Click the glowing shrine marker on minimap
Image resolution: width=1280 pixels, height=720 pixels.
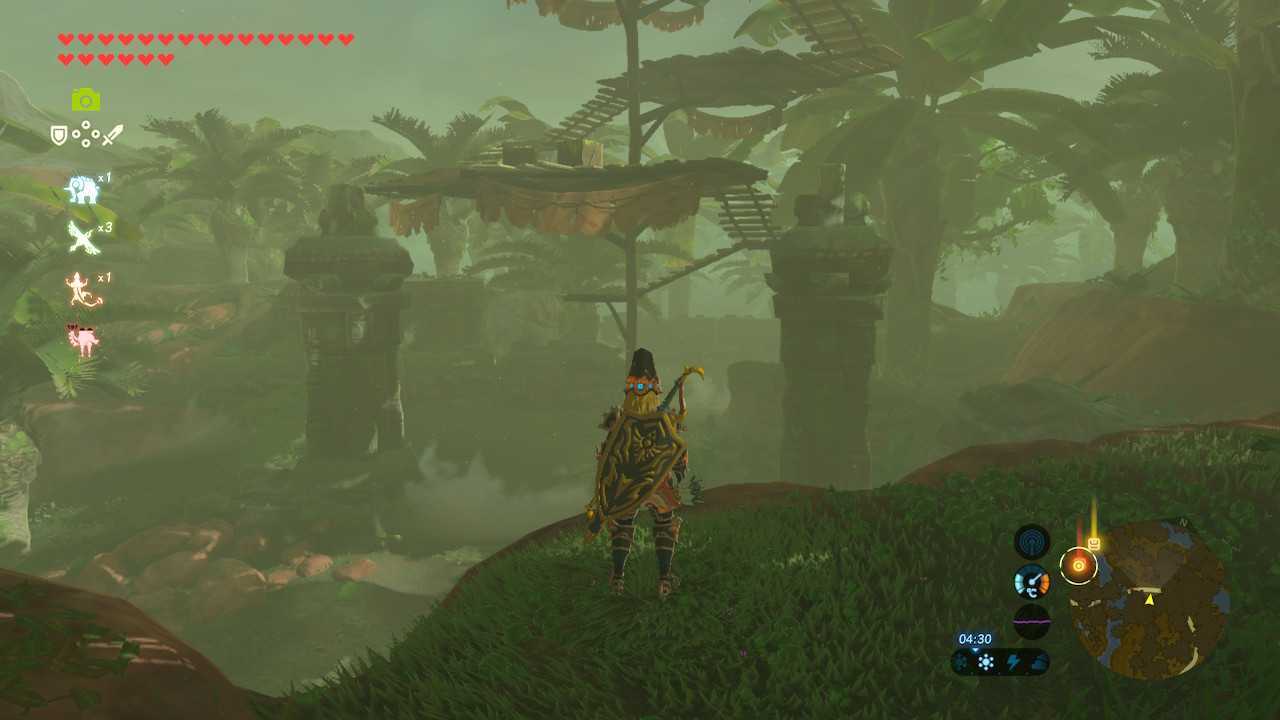click(x=1078, y=564)
